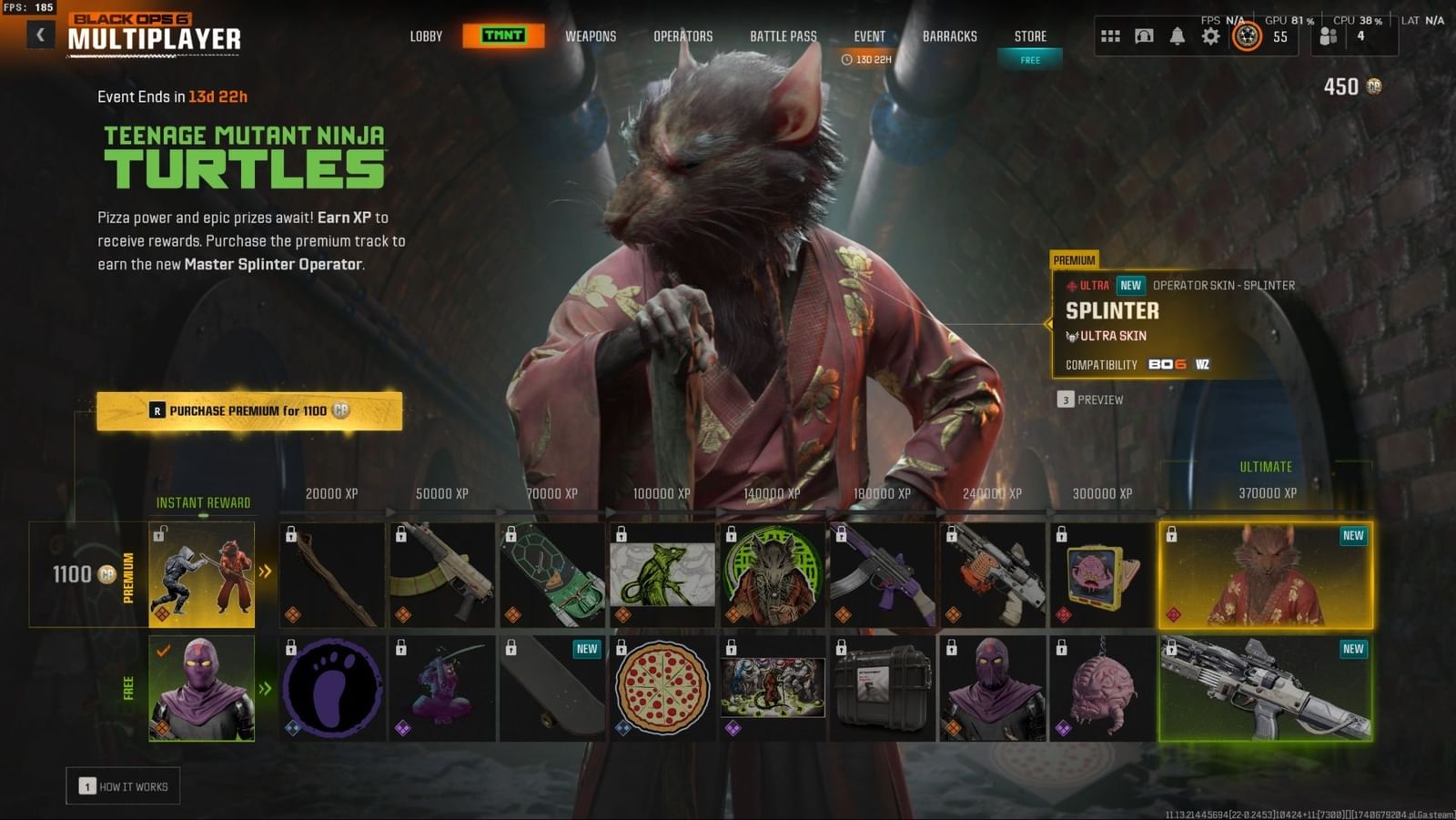Click the prestige rank emblem
The image size is (1456, 820).
(x=1247, y=35)
